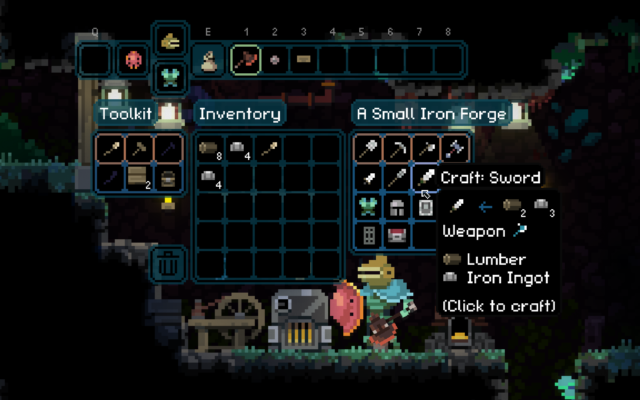Select the hammer in the Toolkit
640x400 pixels.
tap(140, 148)
